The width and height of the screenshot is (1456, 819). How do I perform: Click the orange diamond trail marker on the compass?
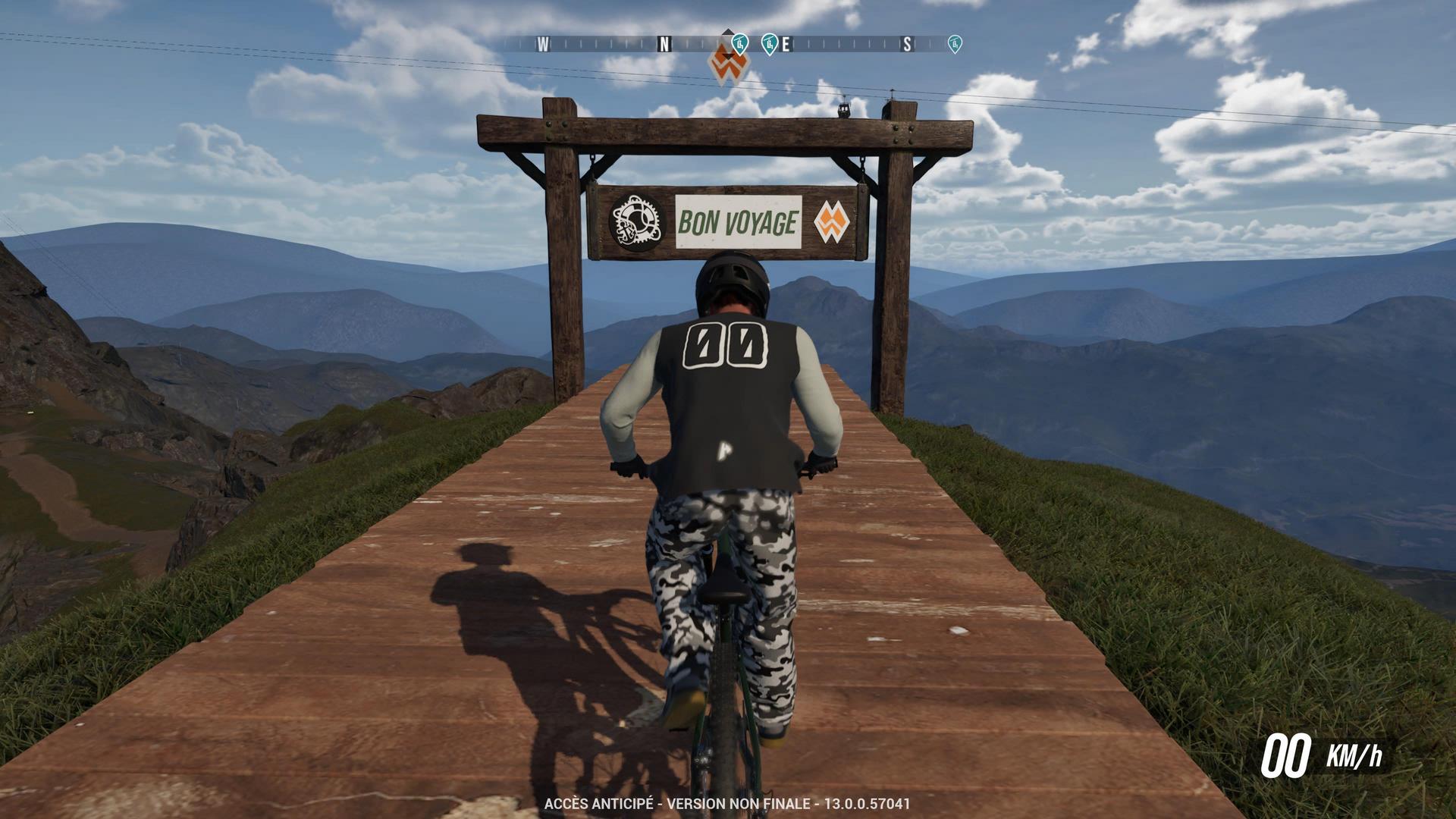click(728, 62)
